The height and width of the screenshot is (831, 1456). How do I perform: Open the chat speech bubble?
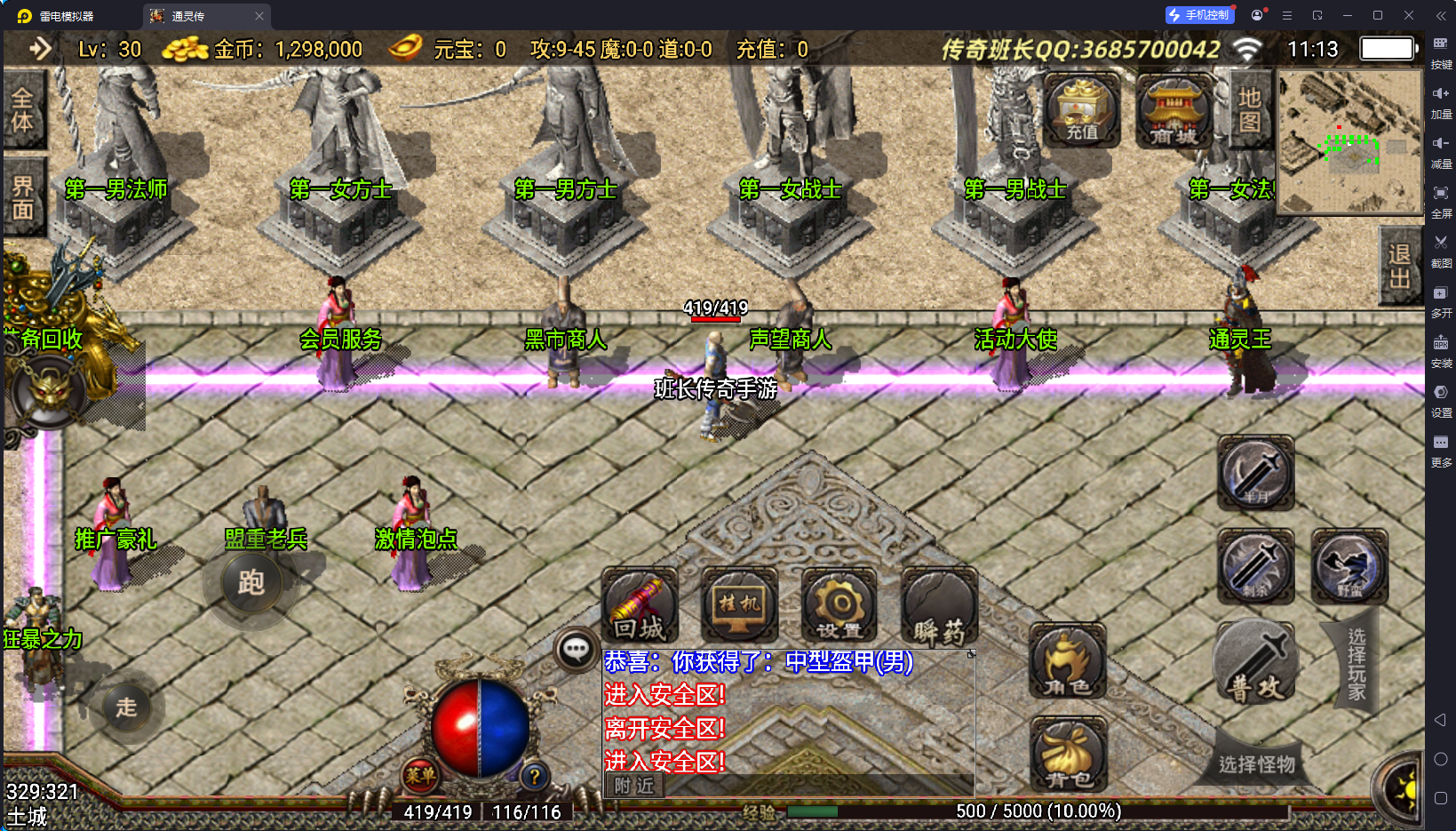point(576,650)
